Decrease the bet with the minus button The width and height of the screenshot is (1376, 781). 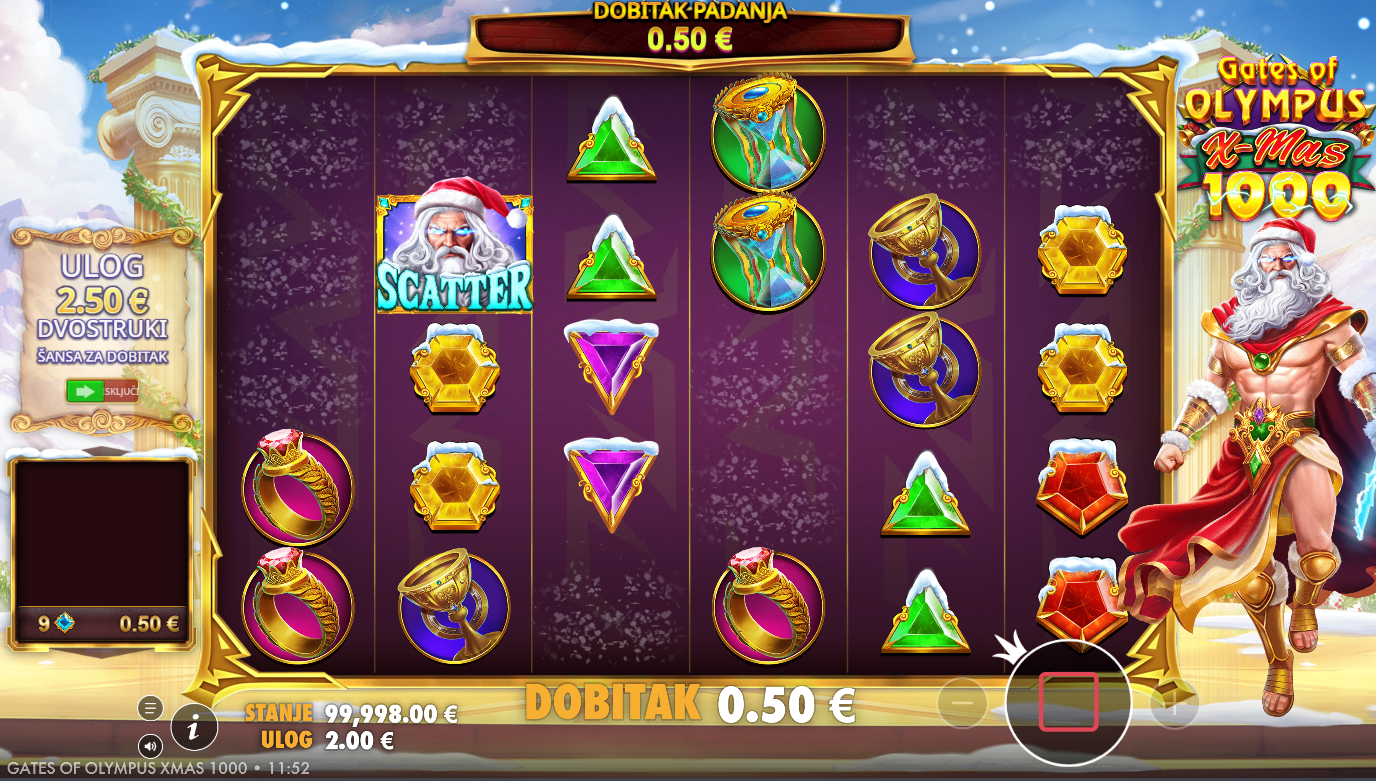962,704
